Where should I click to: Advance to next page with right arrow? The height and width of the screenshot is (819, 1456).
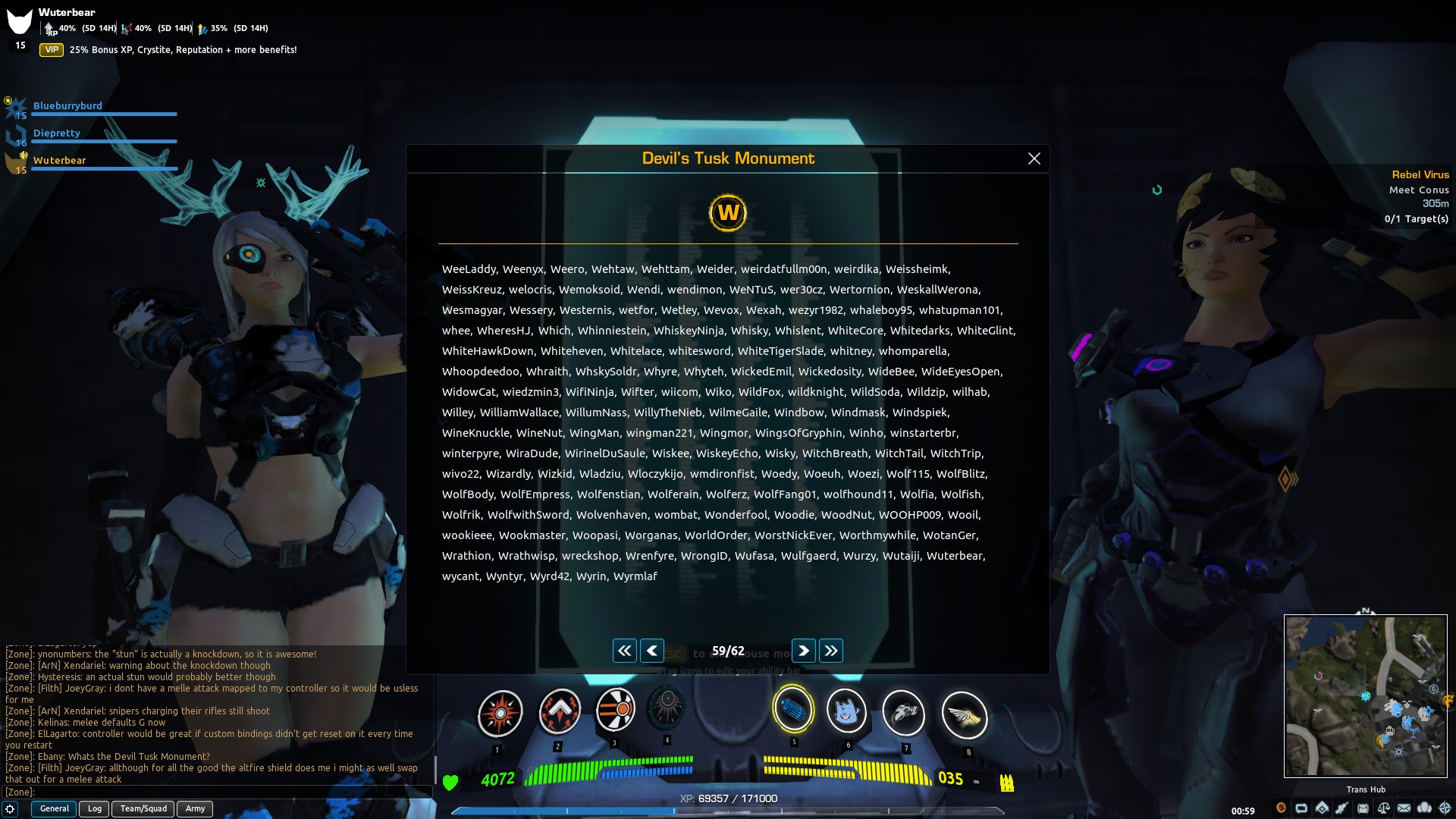click(803, 651)
